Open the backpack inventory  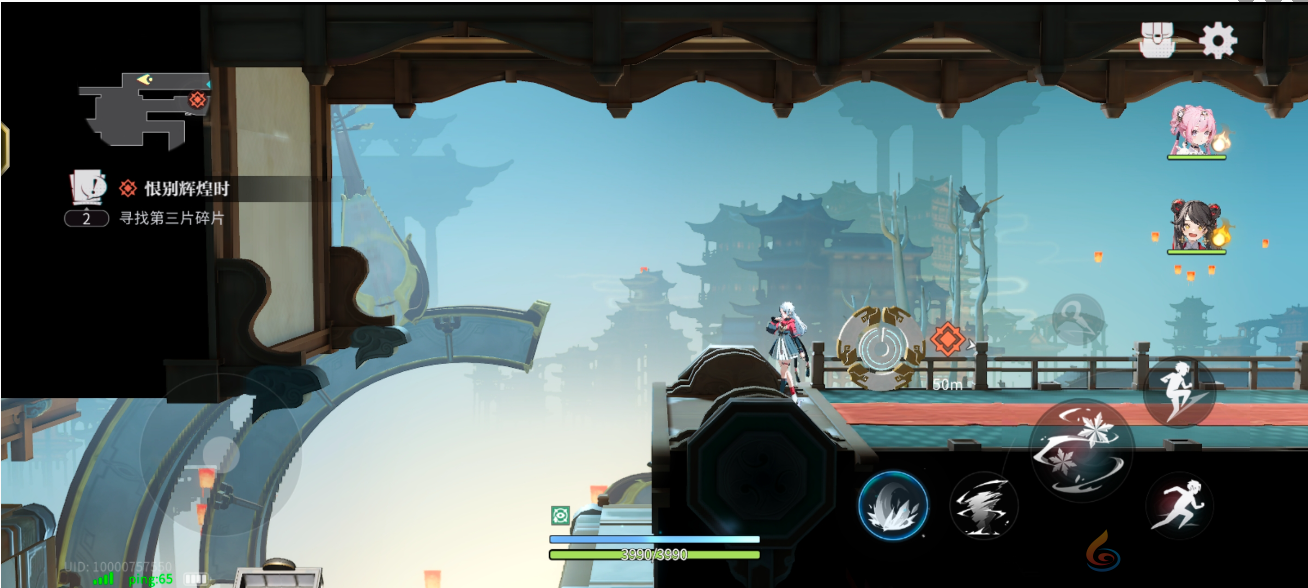(x=1157, y=41)
